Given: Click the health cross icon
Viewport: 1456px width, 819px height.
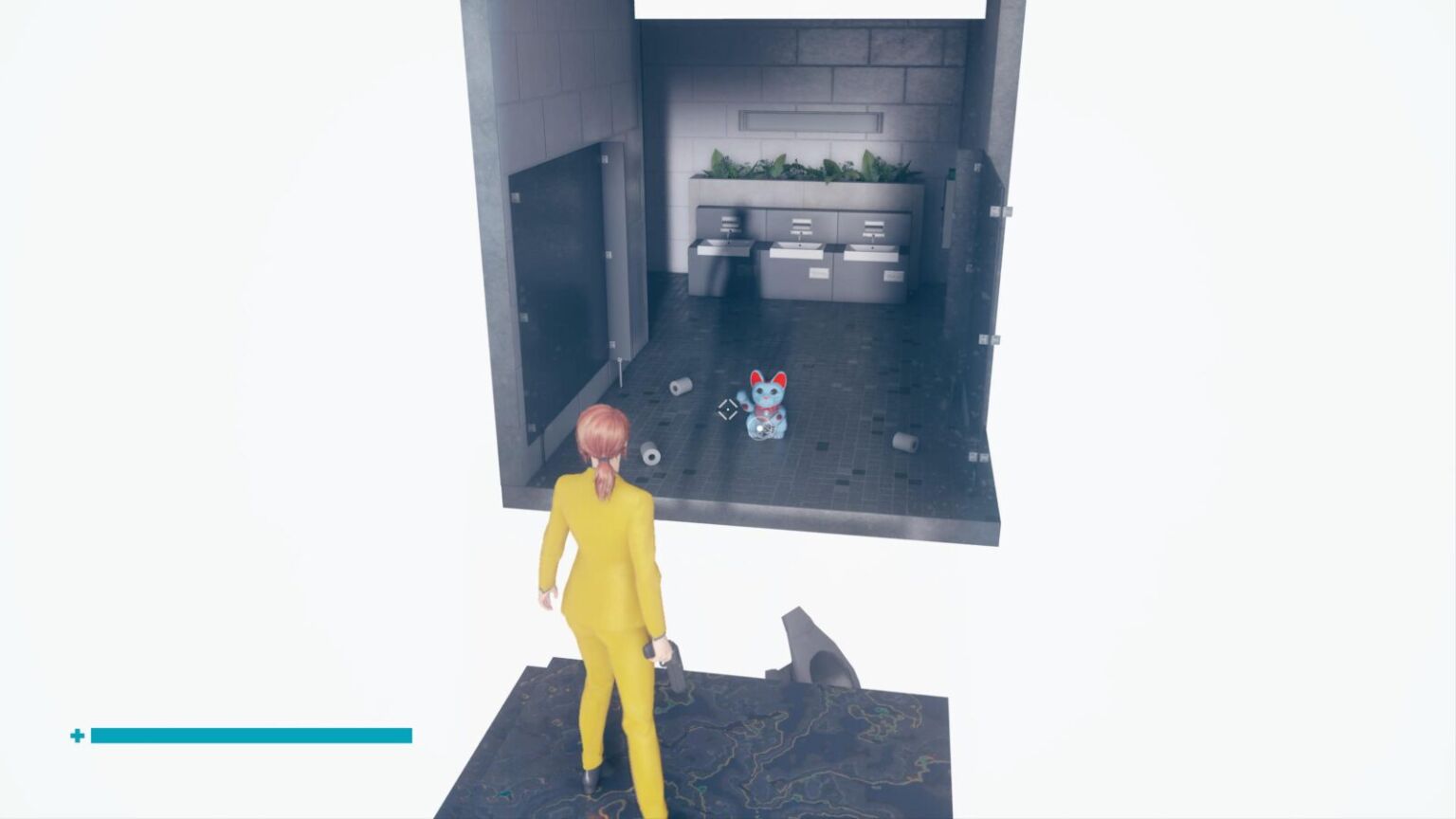Looking at the screenshot, I should [x=78, y=735].
